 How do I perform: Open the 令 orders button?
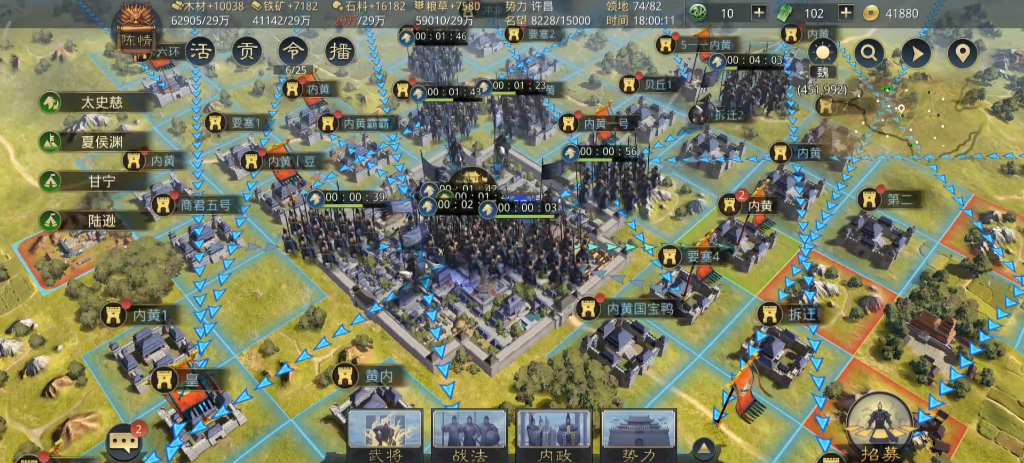(290, 51)
